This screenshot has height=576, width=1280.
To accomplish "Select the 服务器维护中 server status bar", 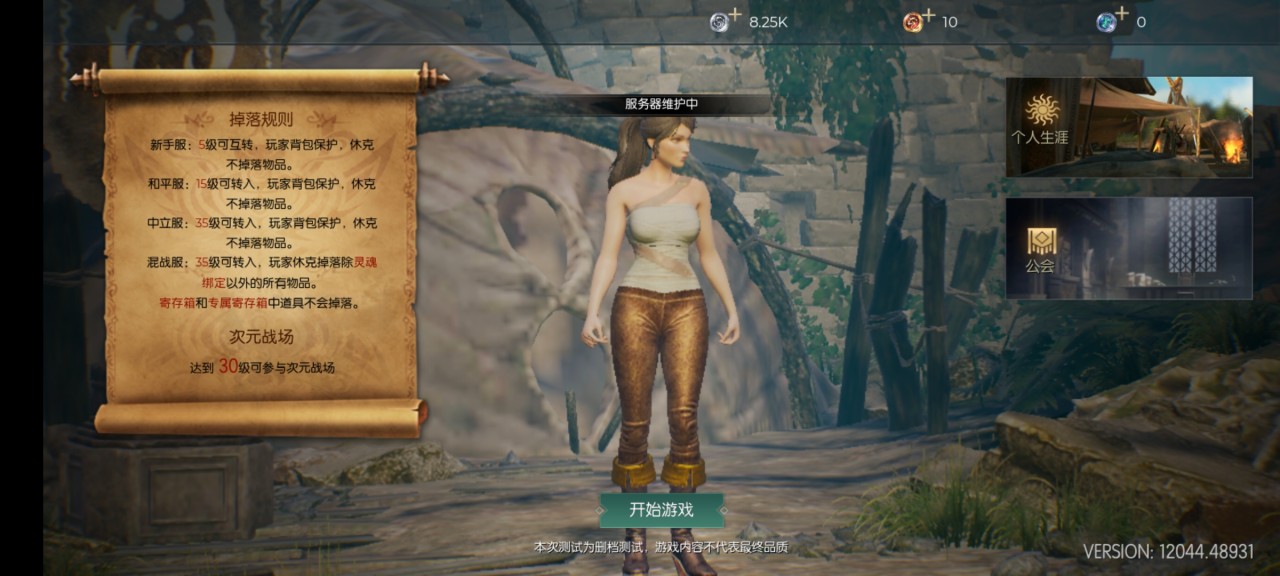I will point(661,104).
